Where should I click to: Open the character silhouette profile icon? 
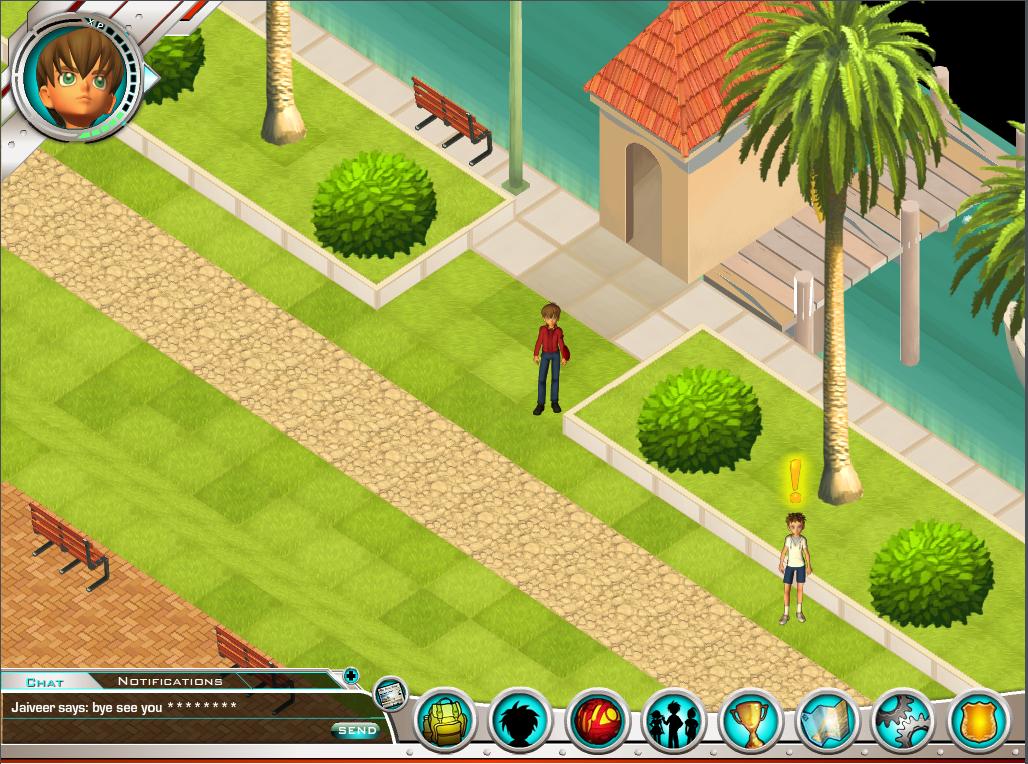[x=521, y=719]
